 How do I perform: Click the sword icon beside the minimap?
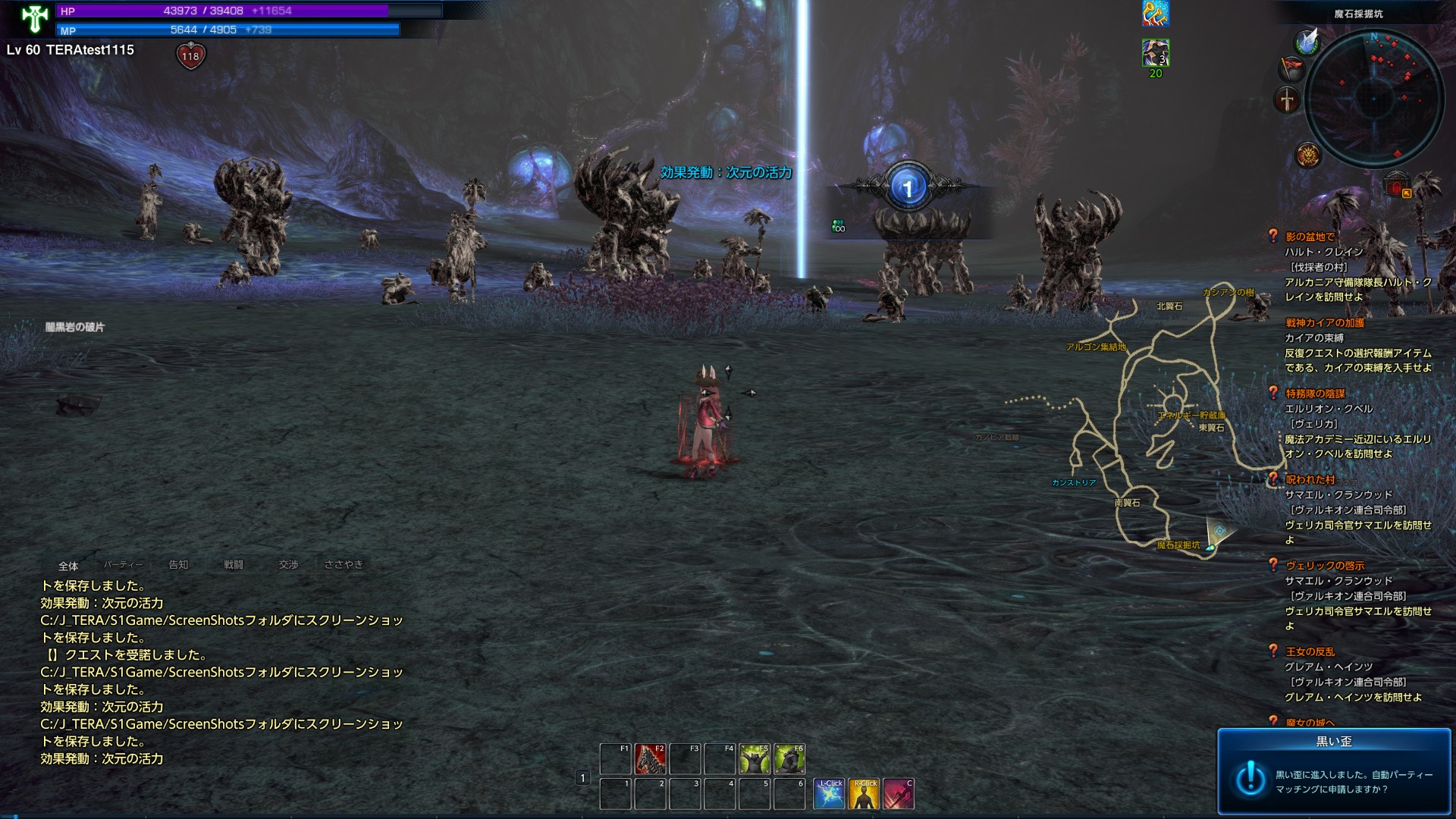point(1287,99)
